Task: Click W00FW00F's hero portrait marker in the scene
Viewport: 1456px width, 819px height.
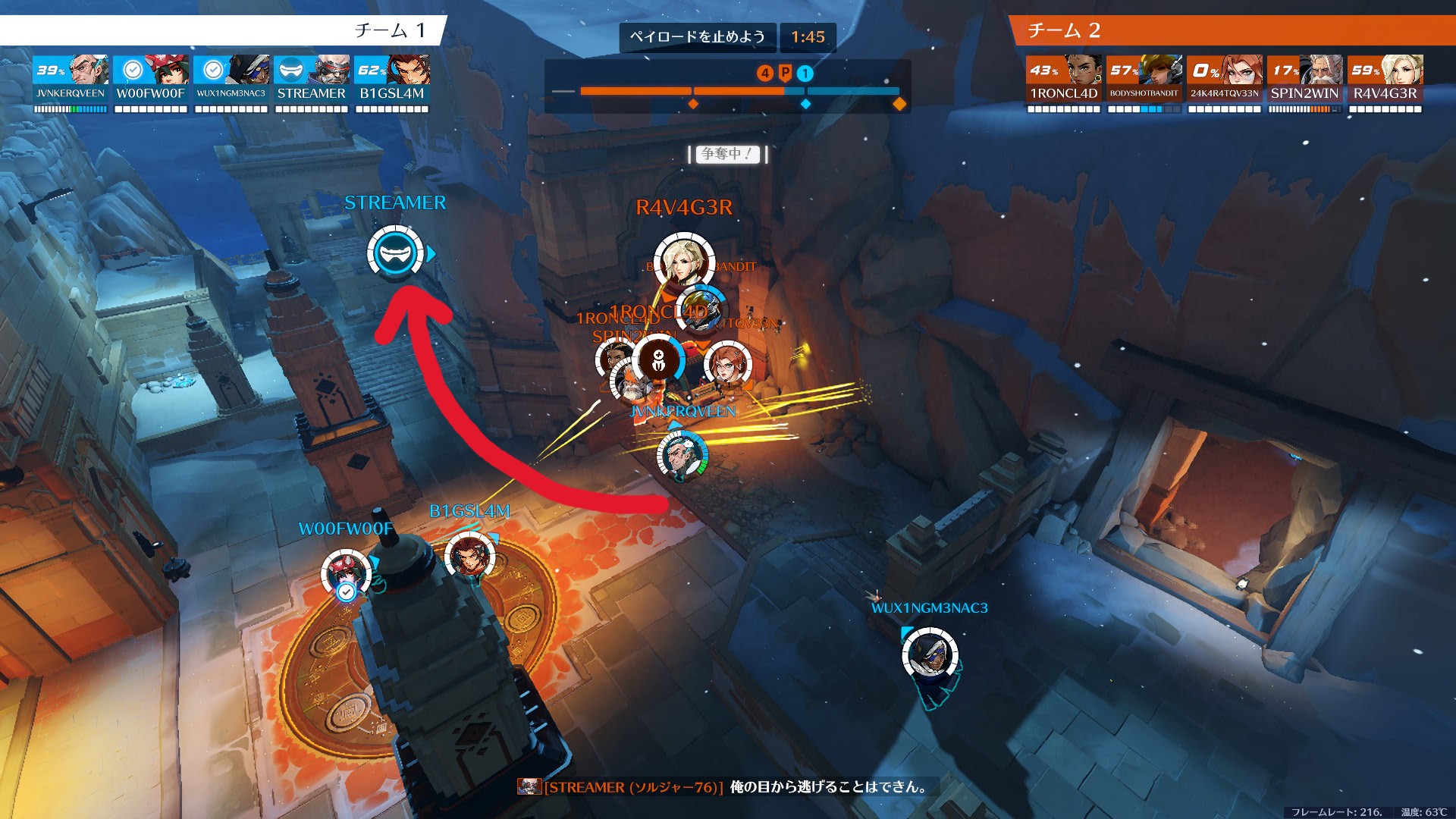Action: [x=346, y=573]
